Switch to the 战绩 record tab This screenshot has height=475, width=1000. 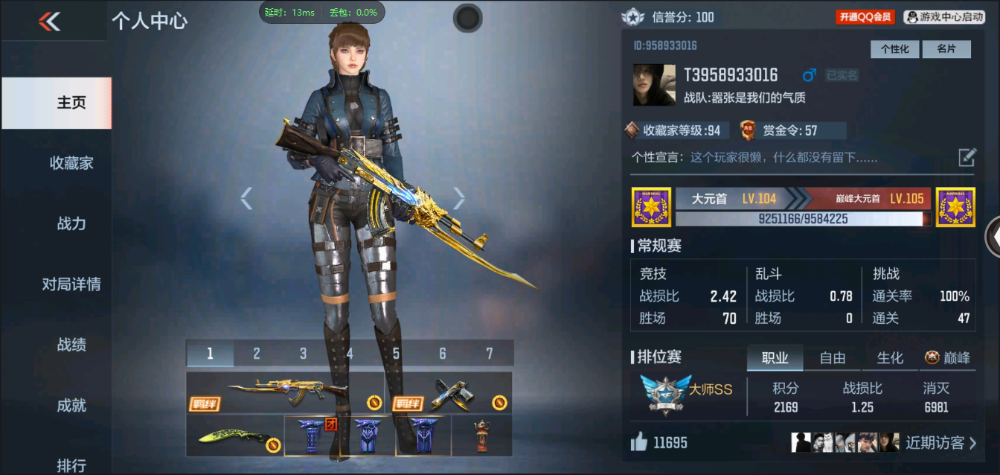click(71, 345)
